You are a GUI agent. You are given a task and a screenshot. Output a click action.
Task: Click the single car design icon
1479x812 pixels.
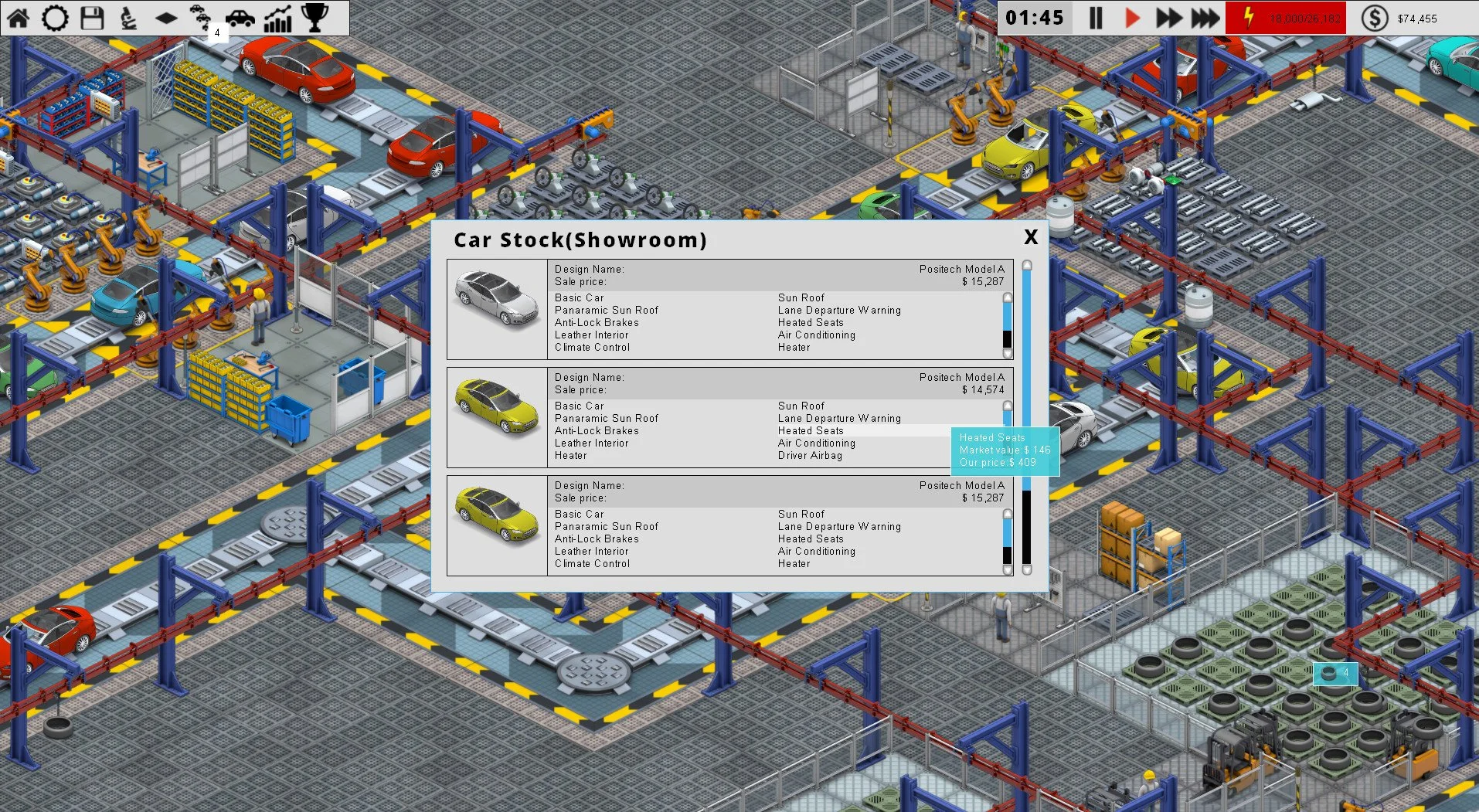pos(240,17)
